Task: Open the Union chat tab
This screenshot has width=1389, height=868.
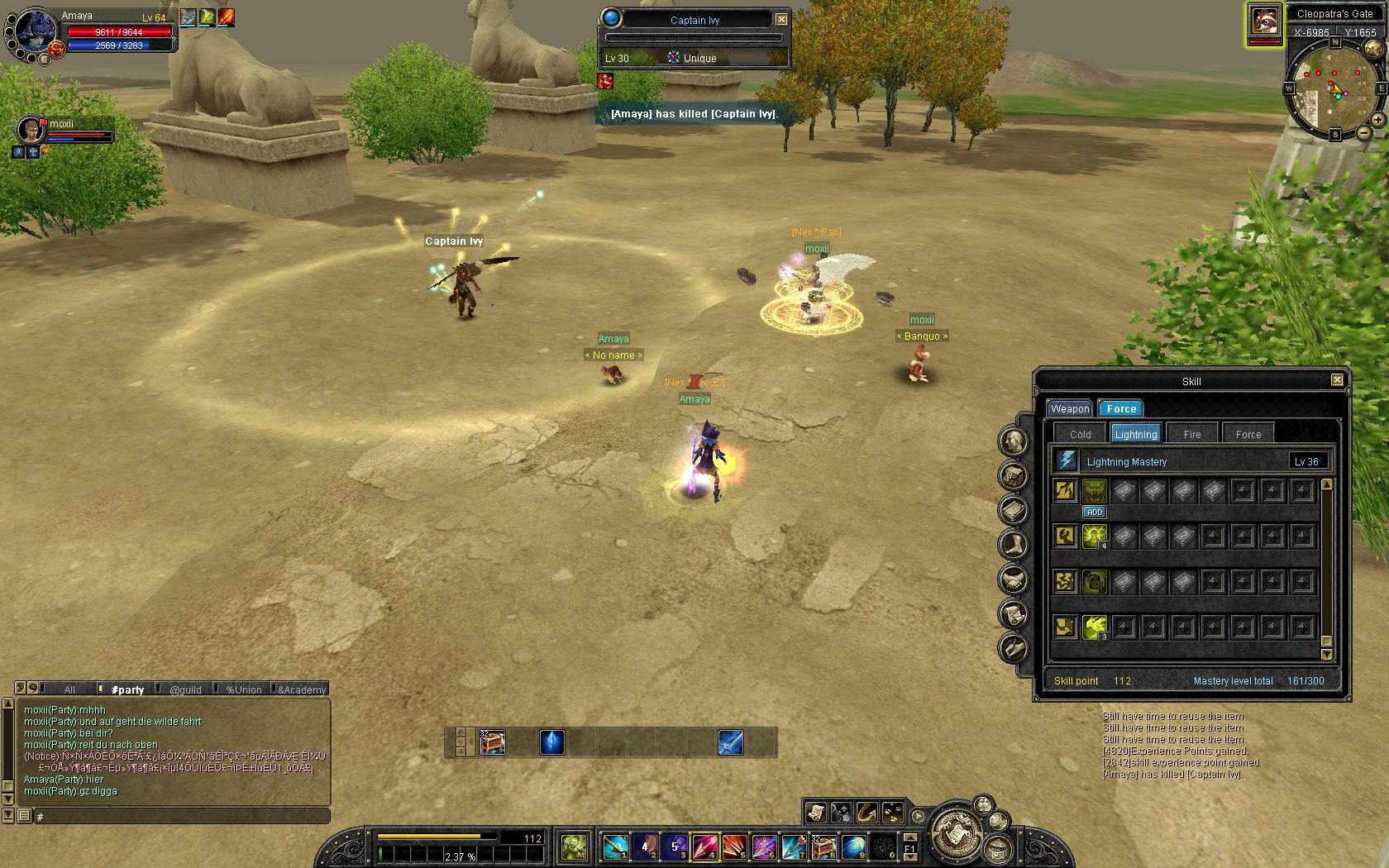Action: click(x=244, y=689)
